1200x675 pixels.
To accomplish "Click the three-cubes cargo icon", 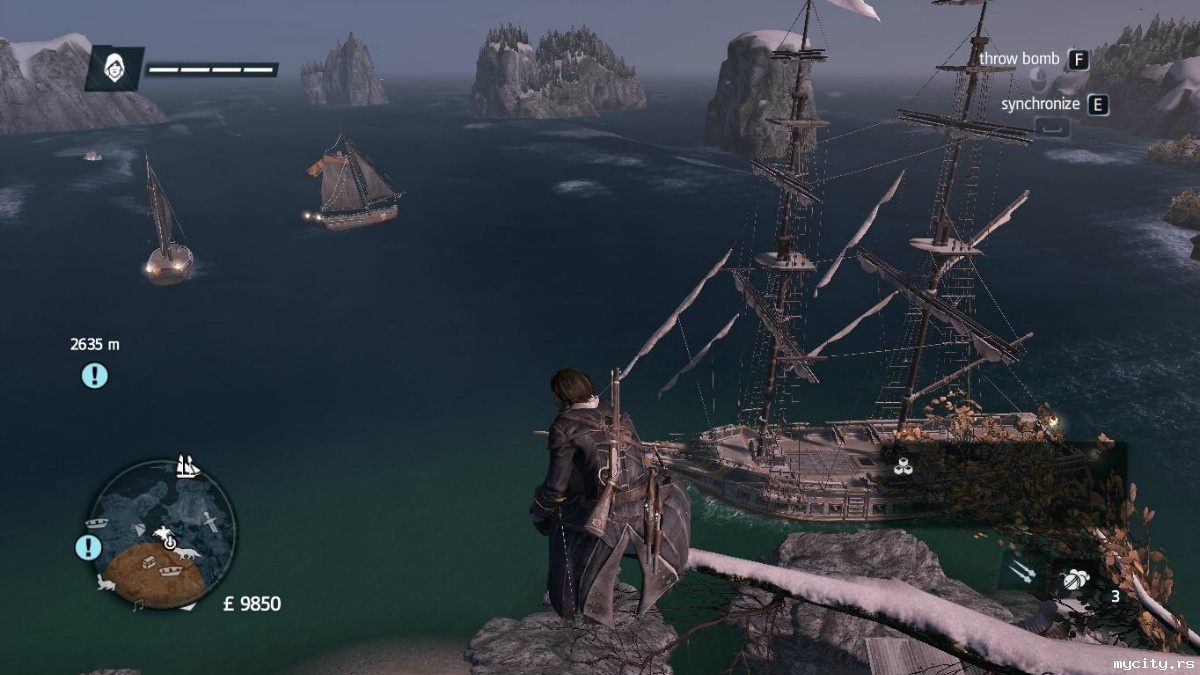I will pos(903,464).
